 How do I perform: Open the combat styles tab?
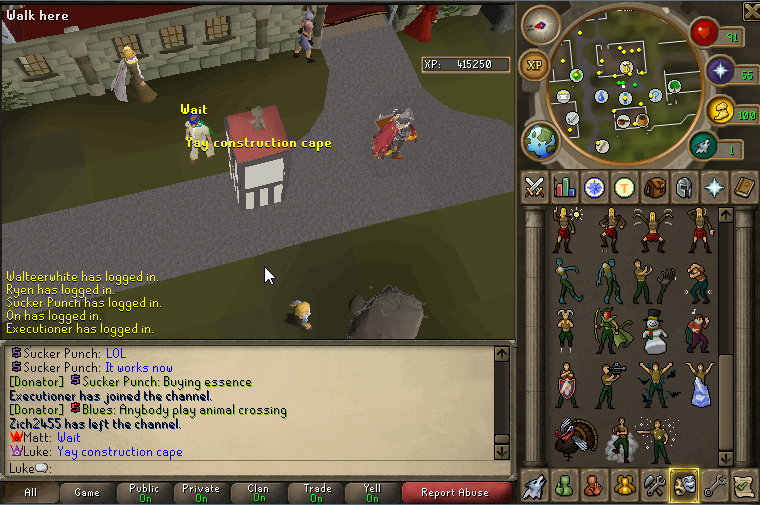click(535, 187)
